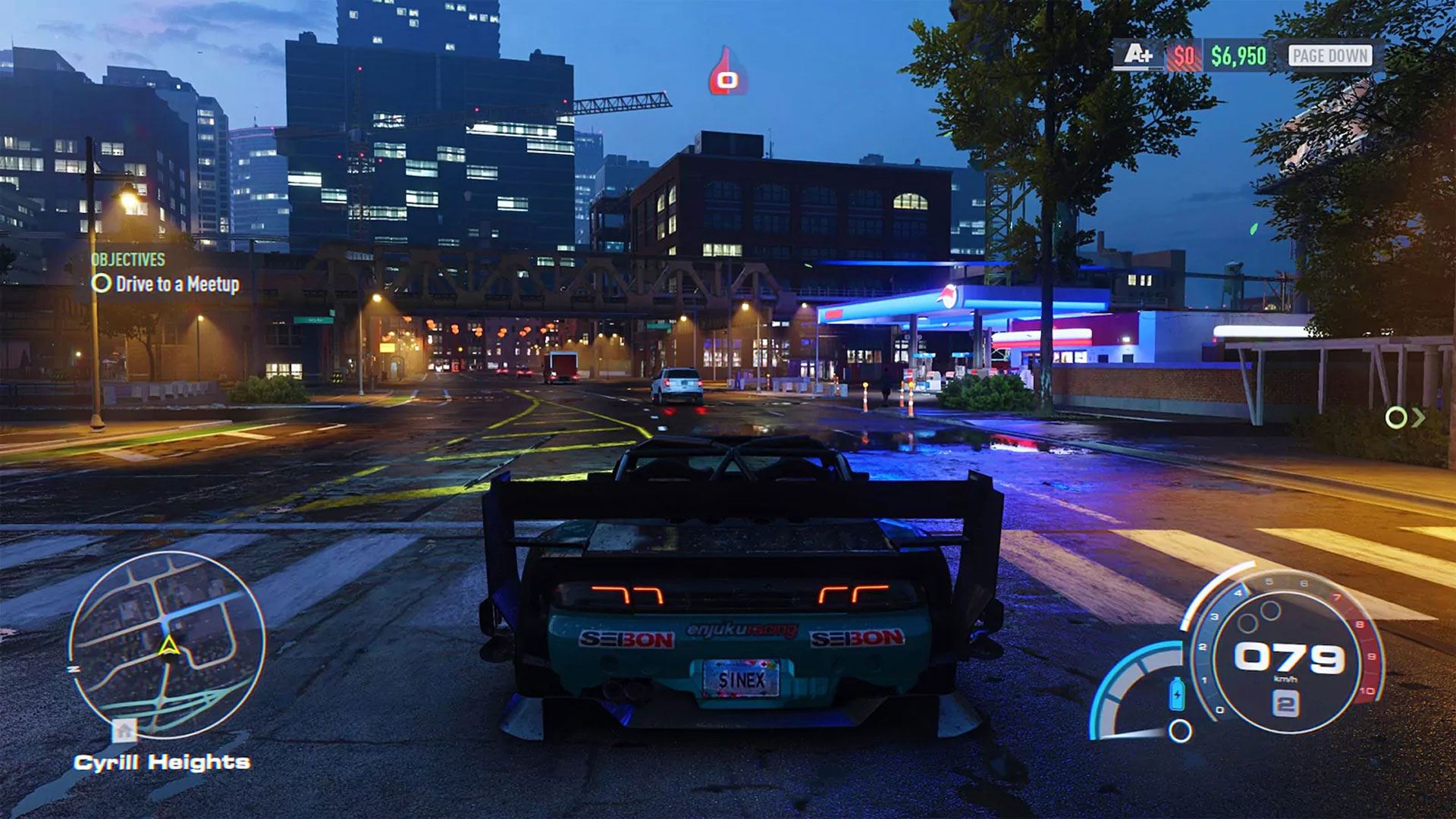Click the yellow player arrow on minimap
The height and width of the screenshot is (819, 1456).
coord(168,646)
